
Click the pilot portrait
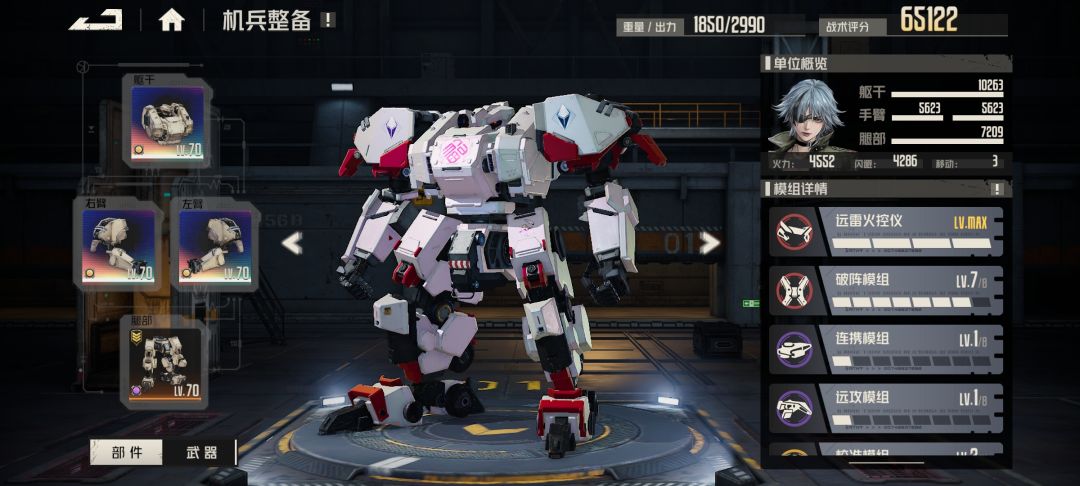(806, 114)
